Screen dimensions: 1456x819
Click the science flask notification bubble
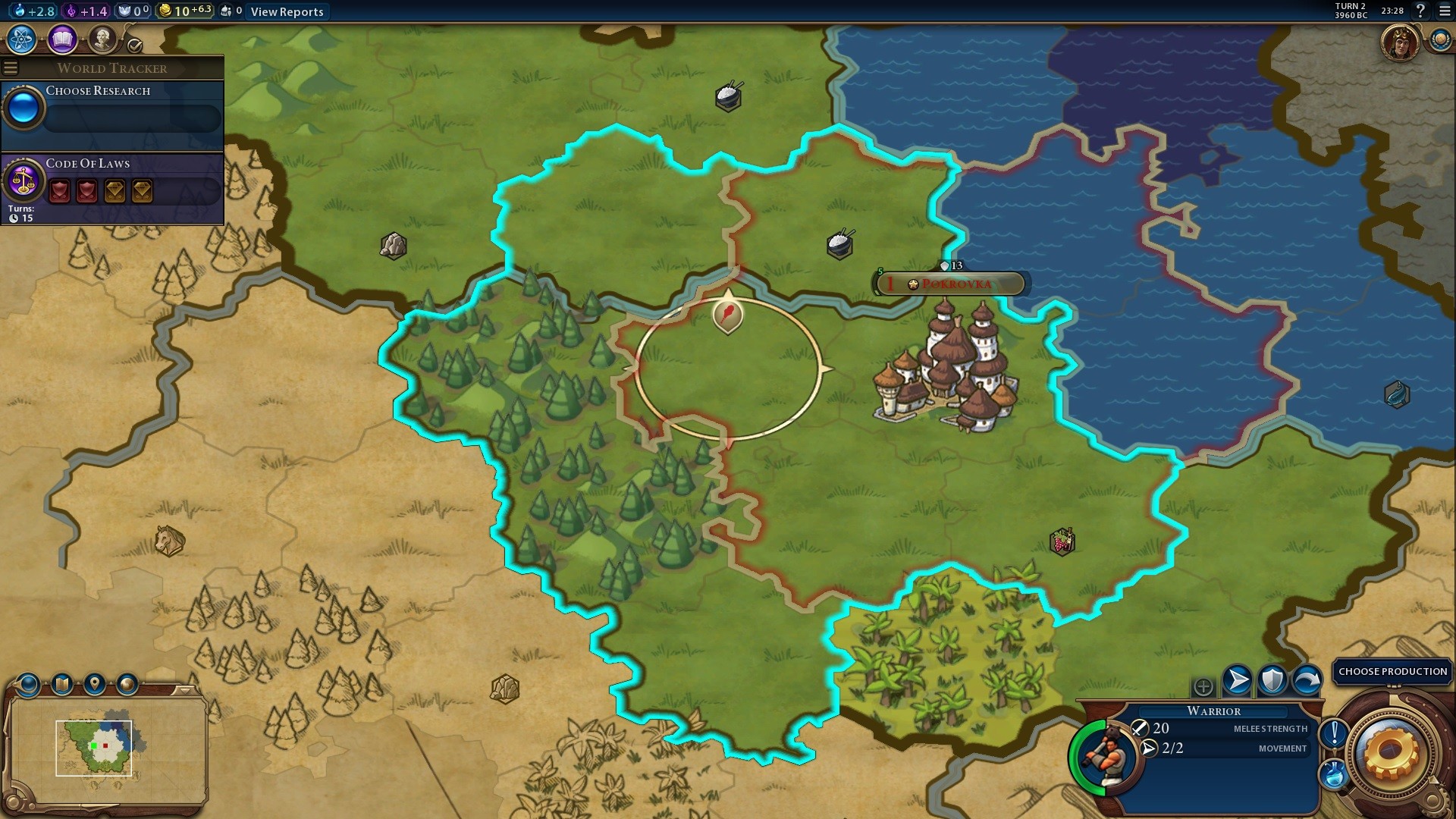coord(1334,774)
